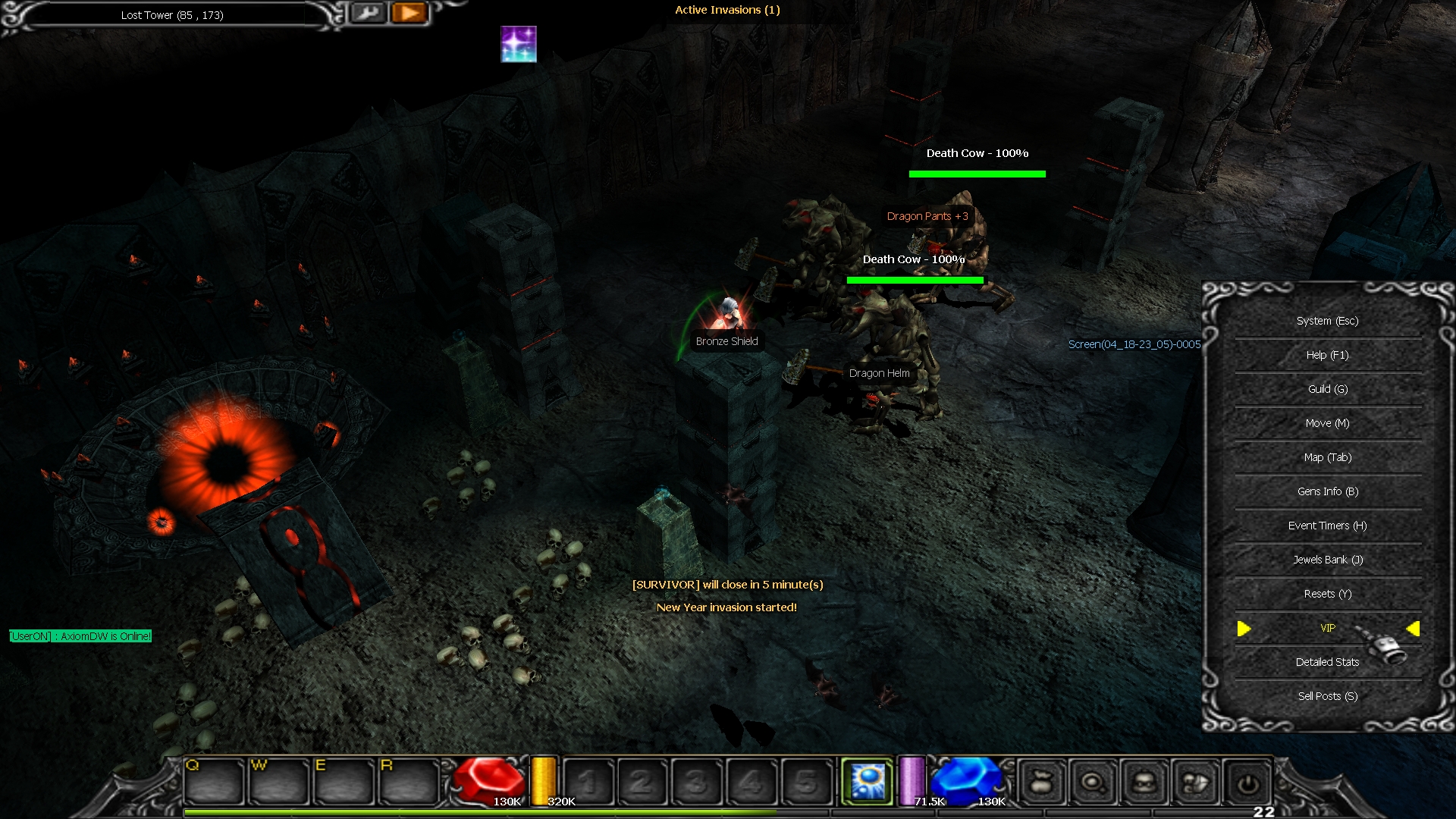Viewport: 1456px width, 819px height.
Task: Open Sell Posts (S)
Action: click(1327, 696)
